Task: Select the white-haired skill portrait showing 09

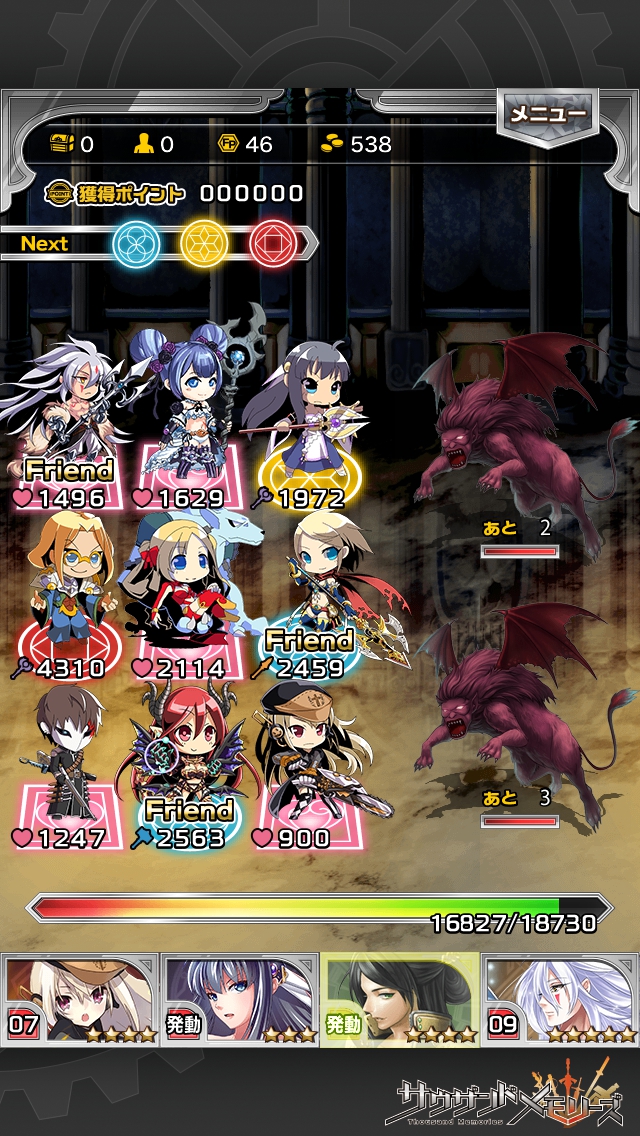Action: point(560,999)
